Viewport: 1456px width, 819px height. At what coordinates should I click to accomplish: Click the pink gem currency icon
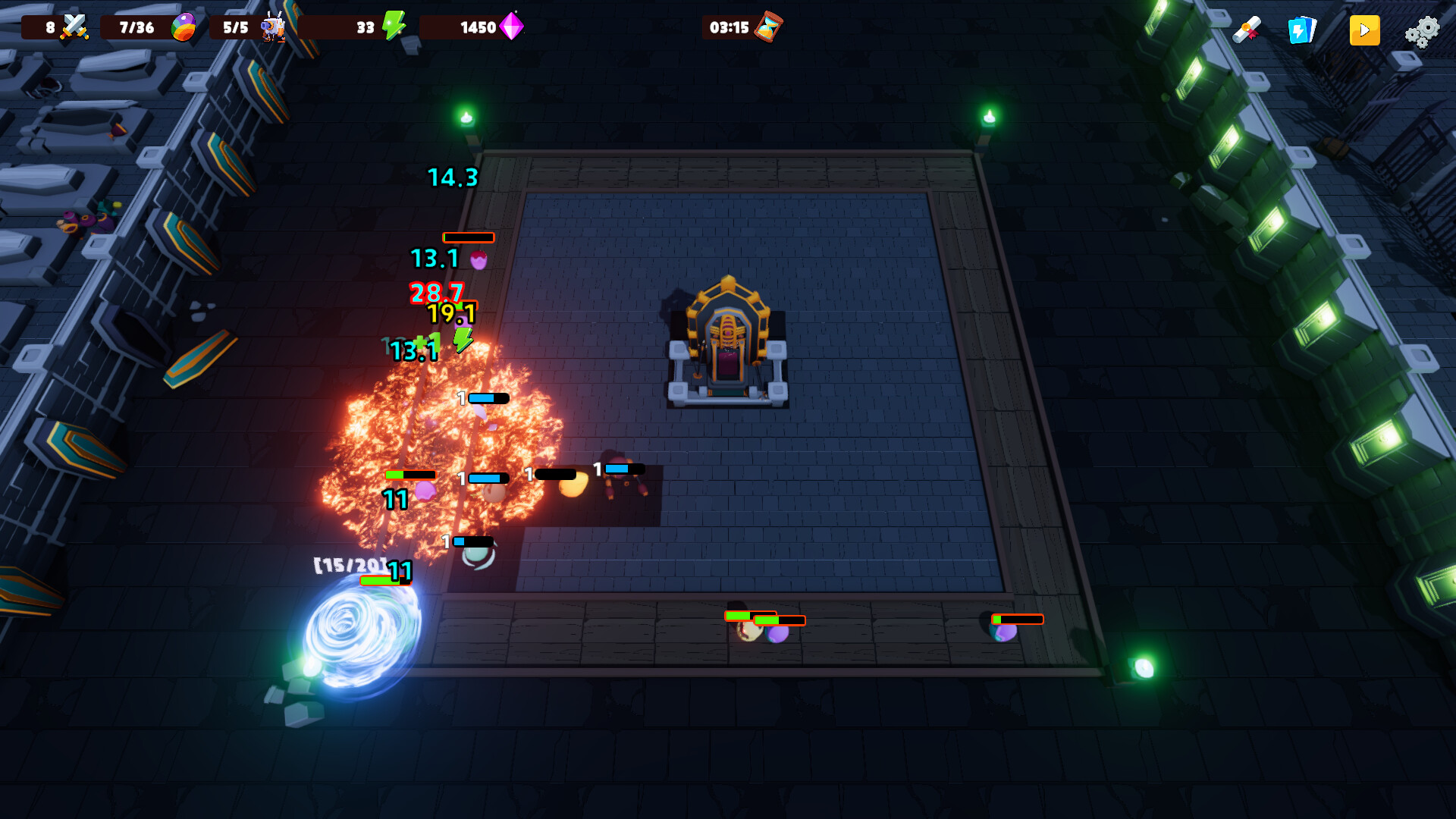pyautogui.click(x=513, y=27)
